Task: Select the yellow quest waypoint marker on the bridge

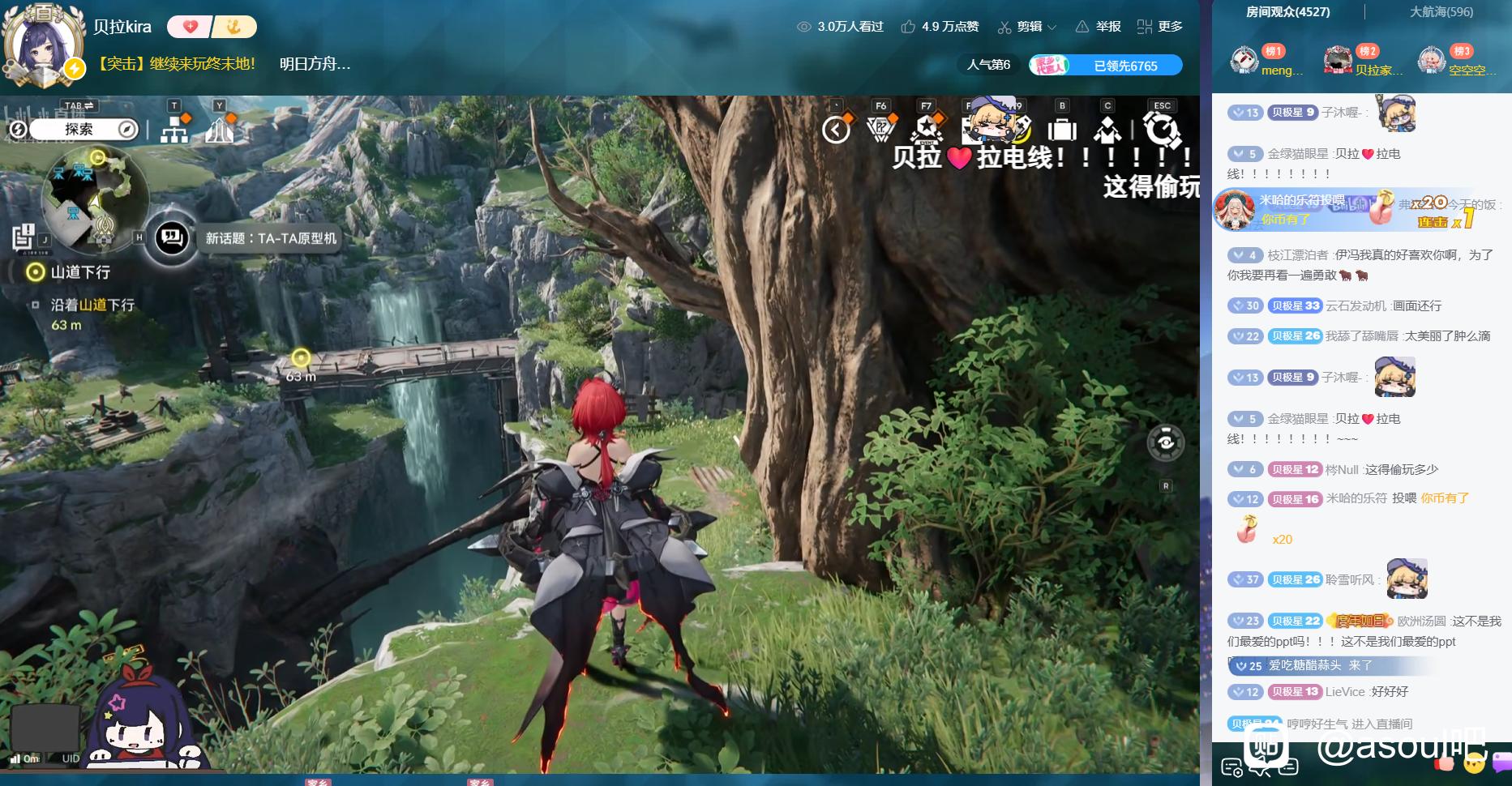Action: click(301, 357)
